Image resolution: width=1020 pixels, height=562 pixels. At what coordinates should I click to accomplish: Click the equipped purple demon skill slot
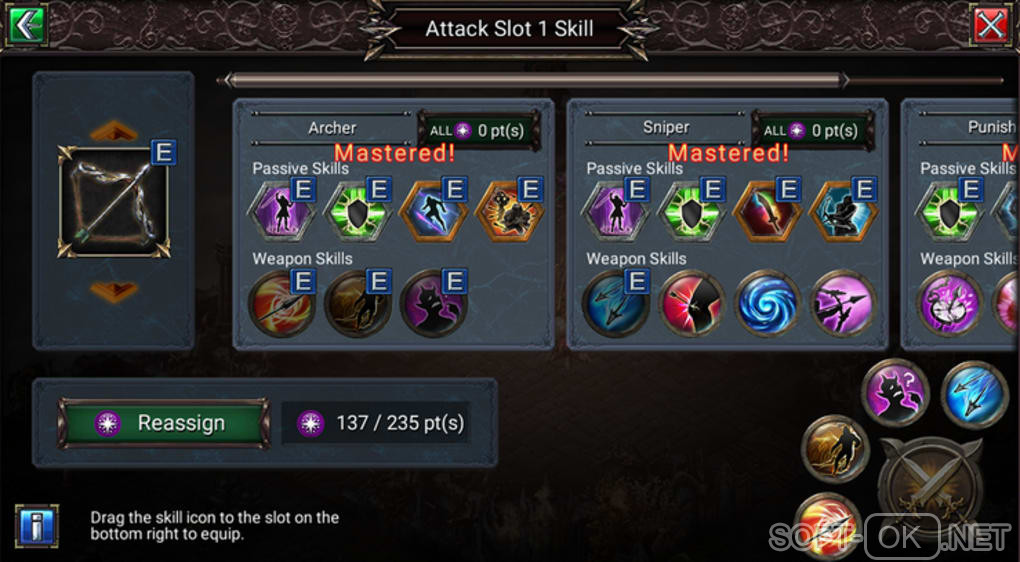point(896,393)
